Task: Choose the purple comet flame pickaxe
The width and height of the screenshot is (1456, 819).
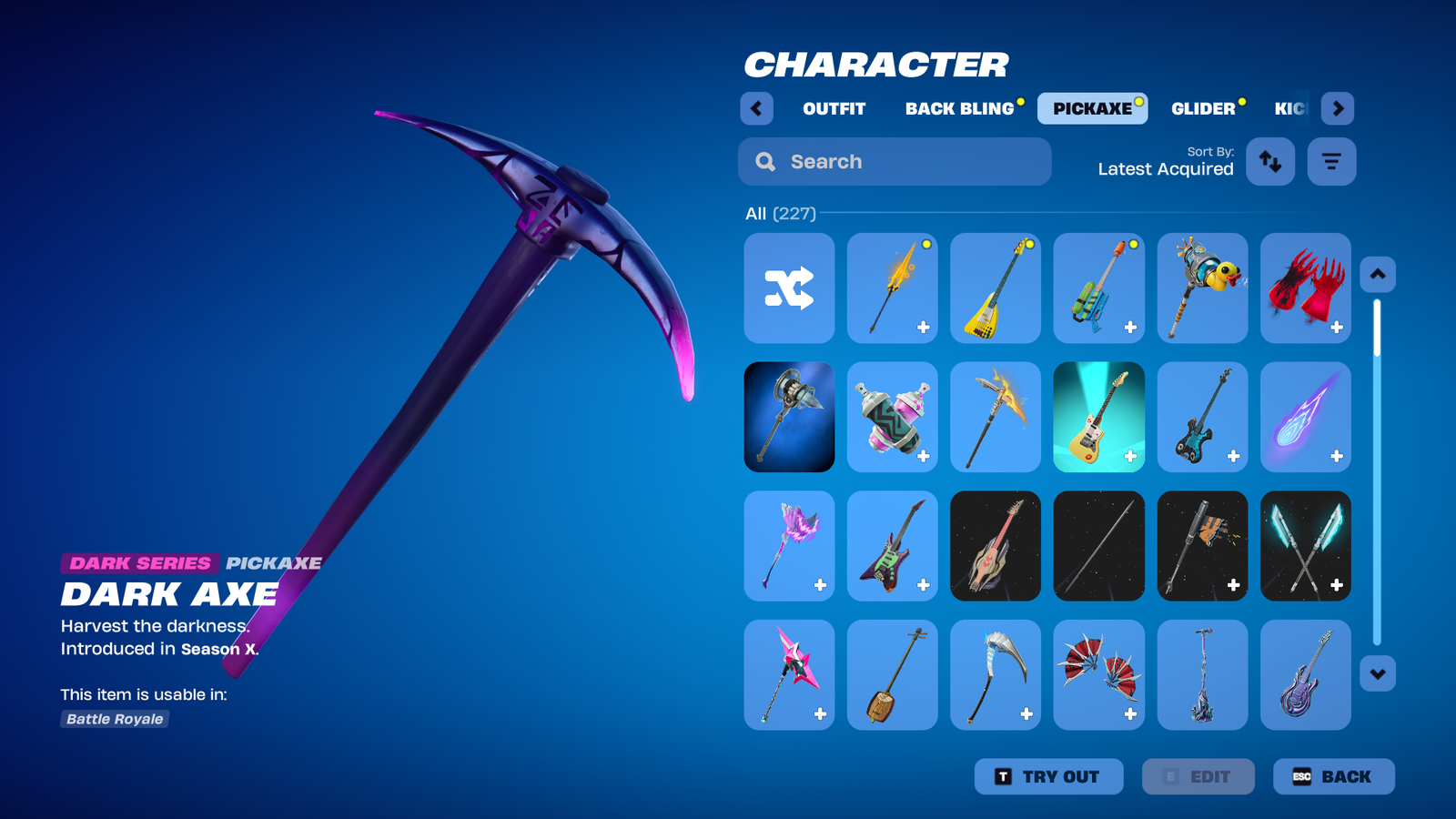Action: point(1305,417)
